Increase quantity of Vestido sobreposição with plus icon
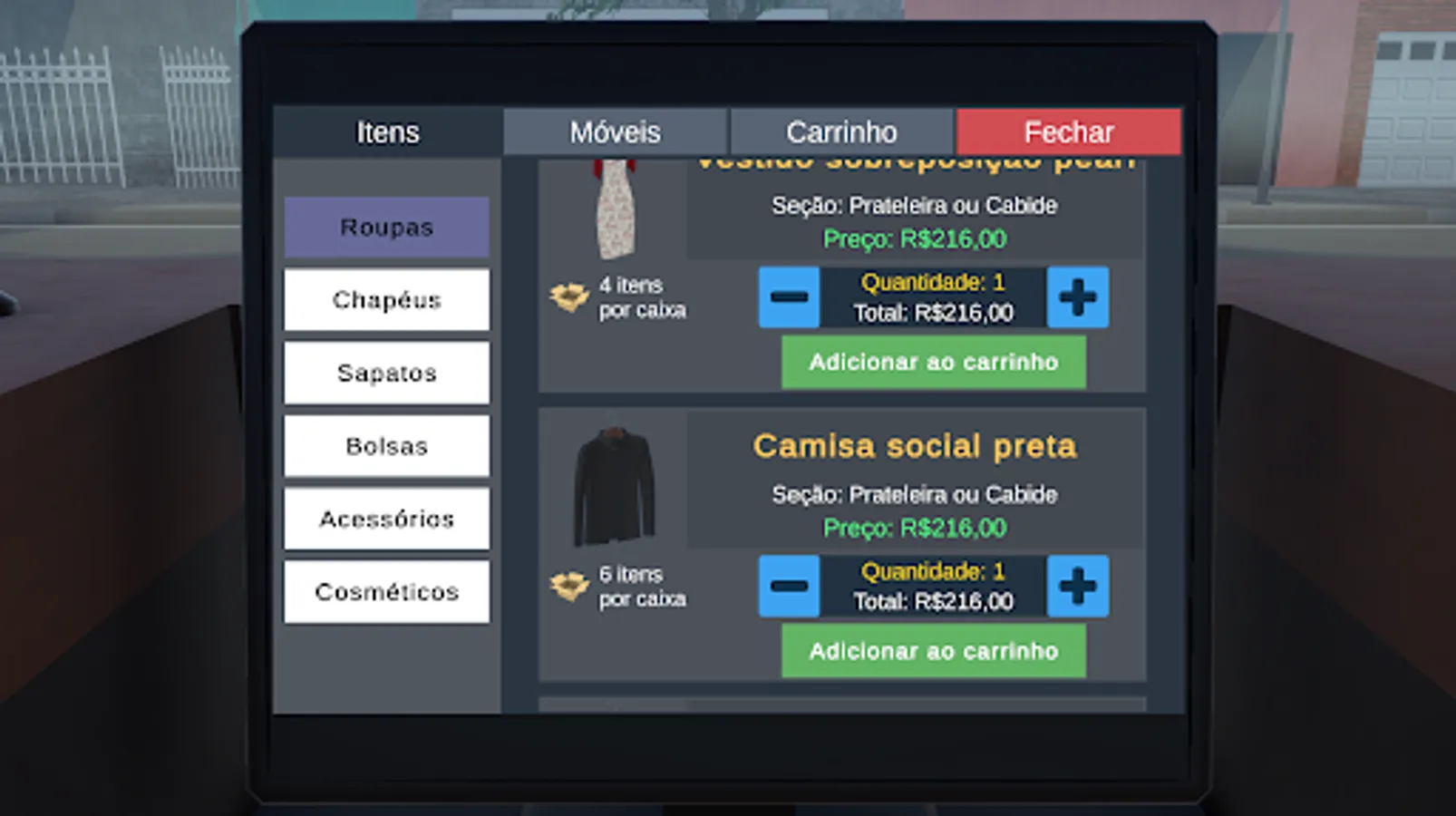1456x816 pixels. point(1077,297)
